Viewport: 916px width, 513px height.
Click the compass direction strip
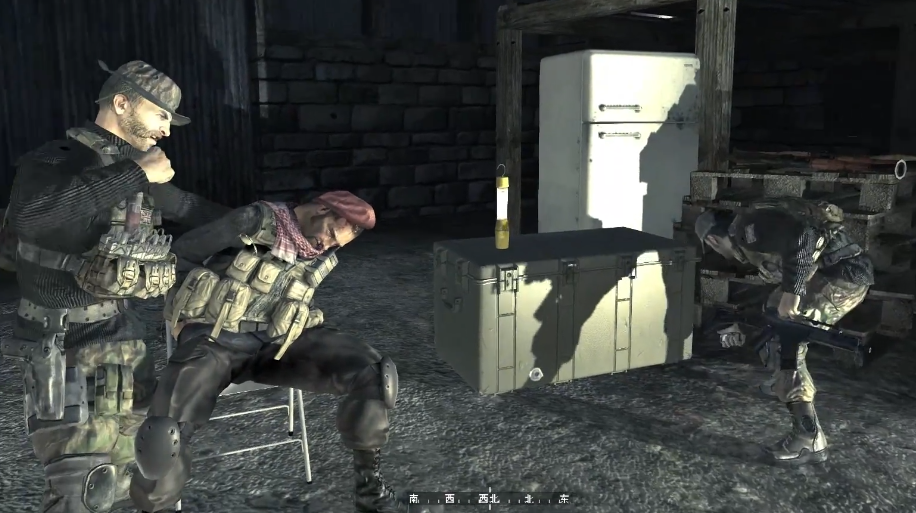coord(489,497)
